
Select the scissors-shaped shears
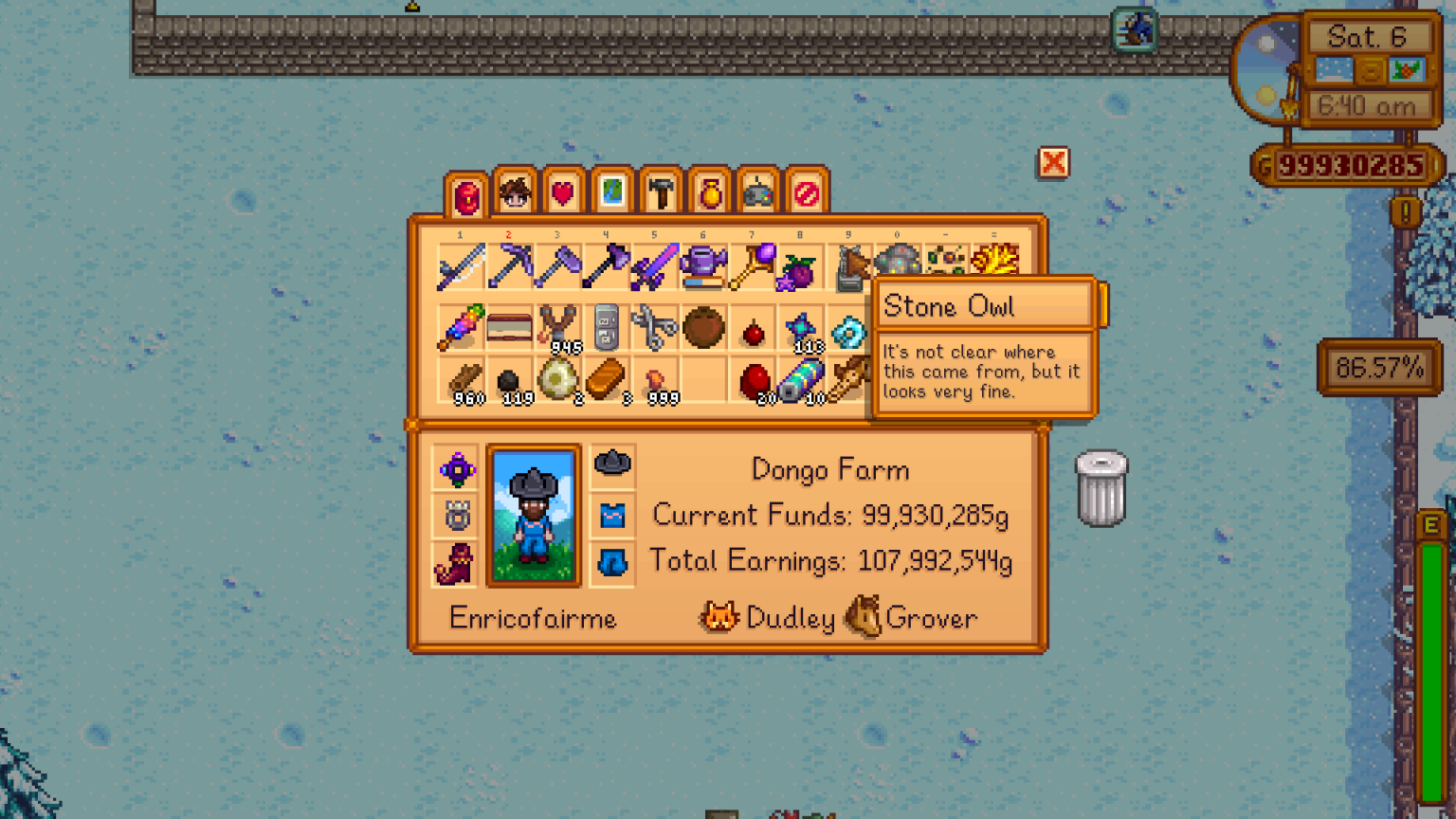point(656,327)
